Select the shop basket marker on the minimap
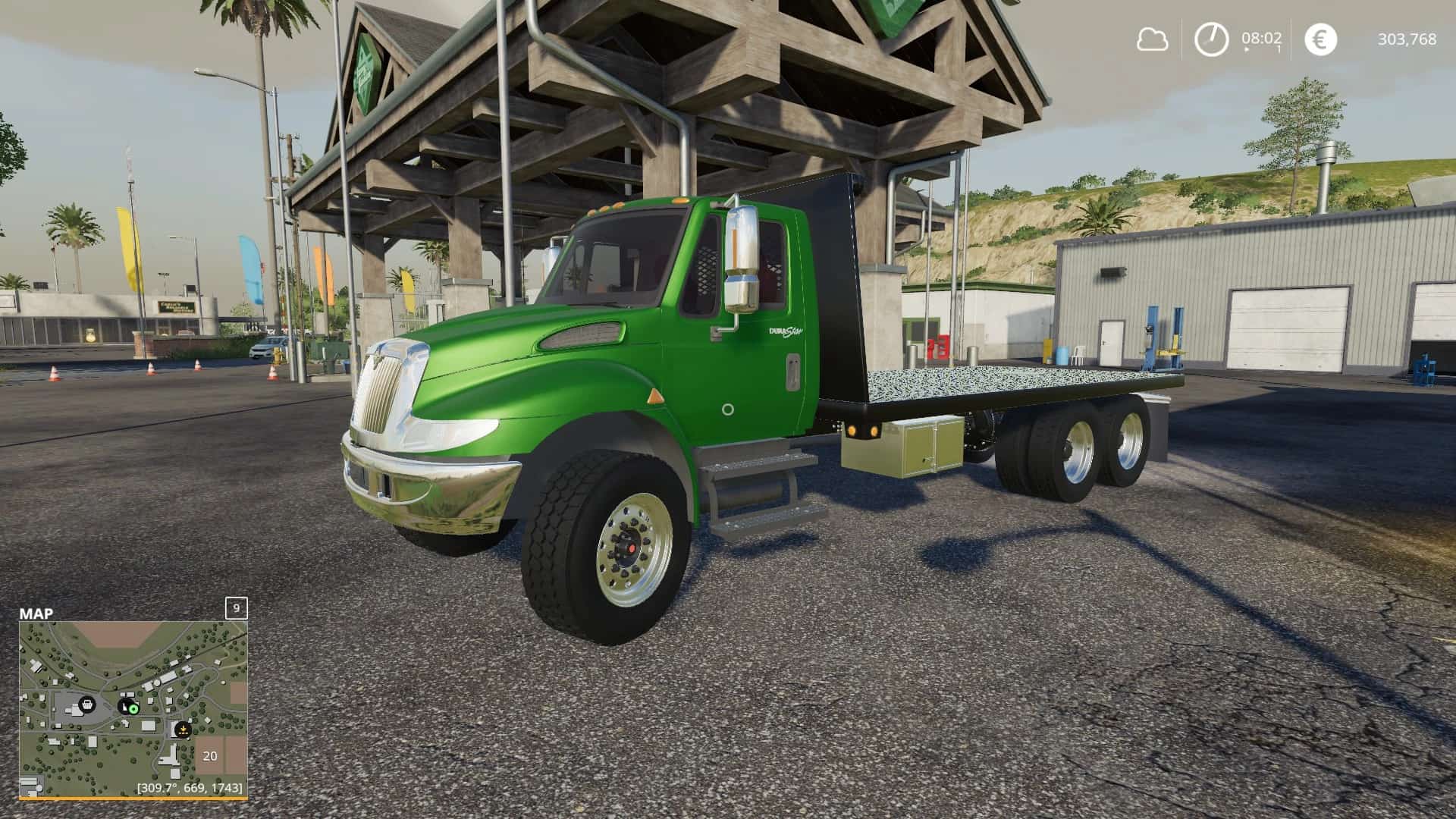The image size is (1456, 819). pos(86,704)
